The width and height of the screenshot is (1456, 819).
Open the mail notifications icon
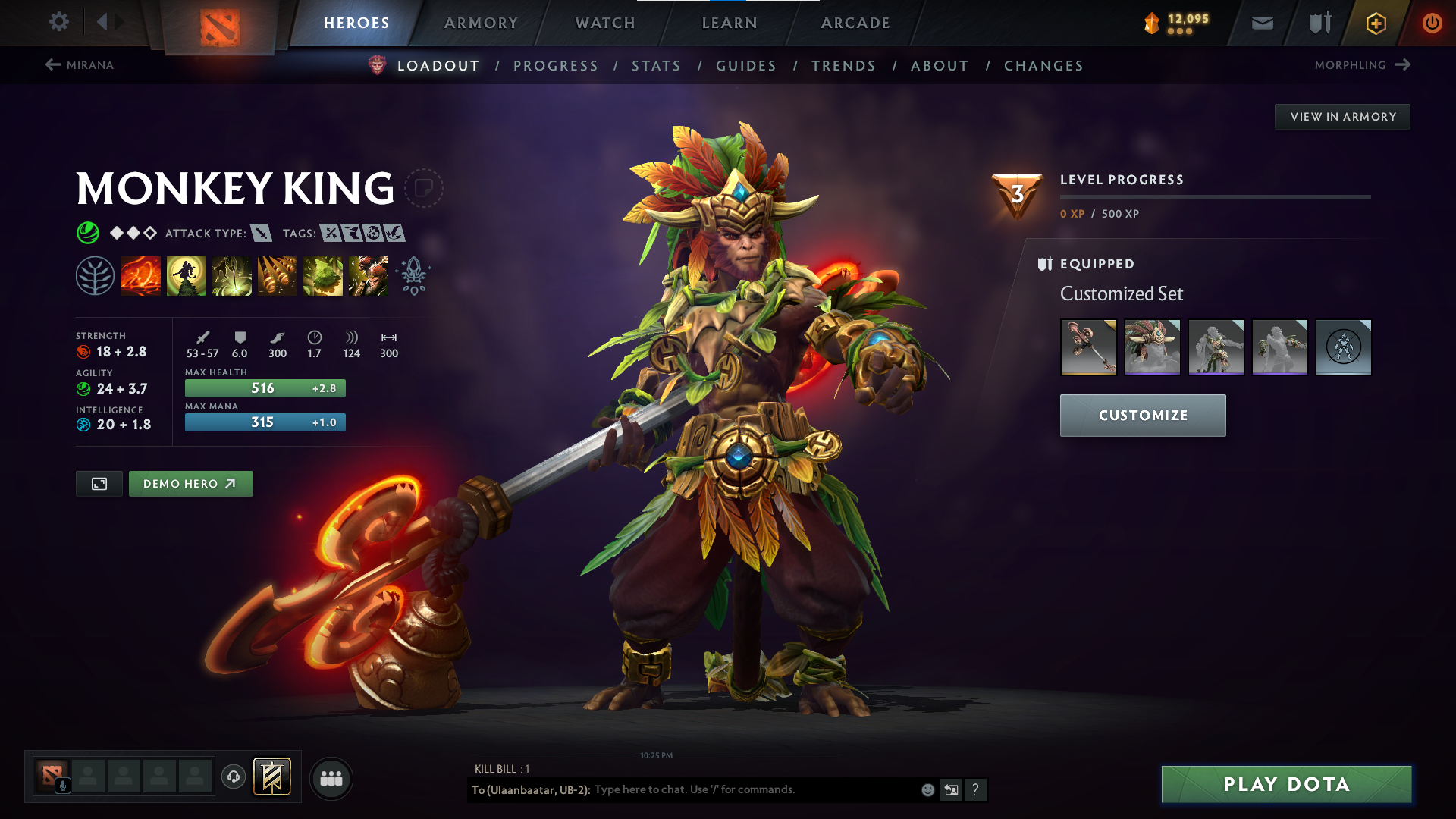tap(1262, 23)
